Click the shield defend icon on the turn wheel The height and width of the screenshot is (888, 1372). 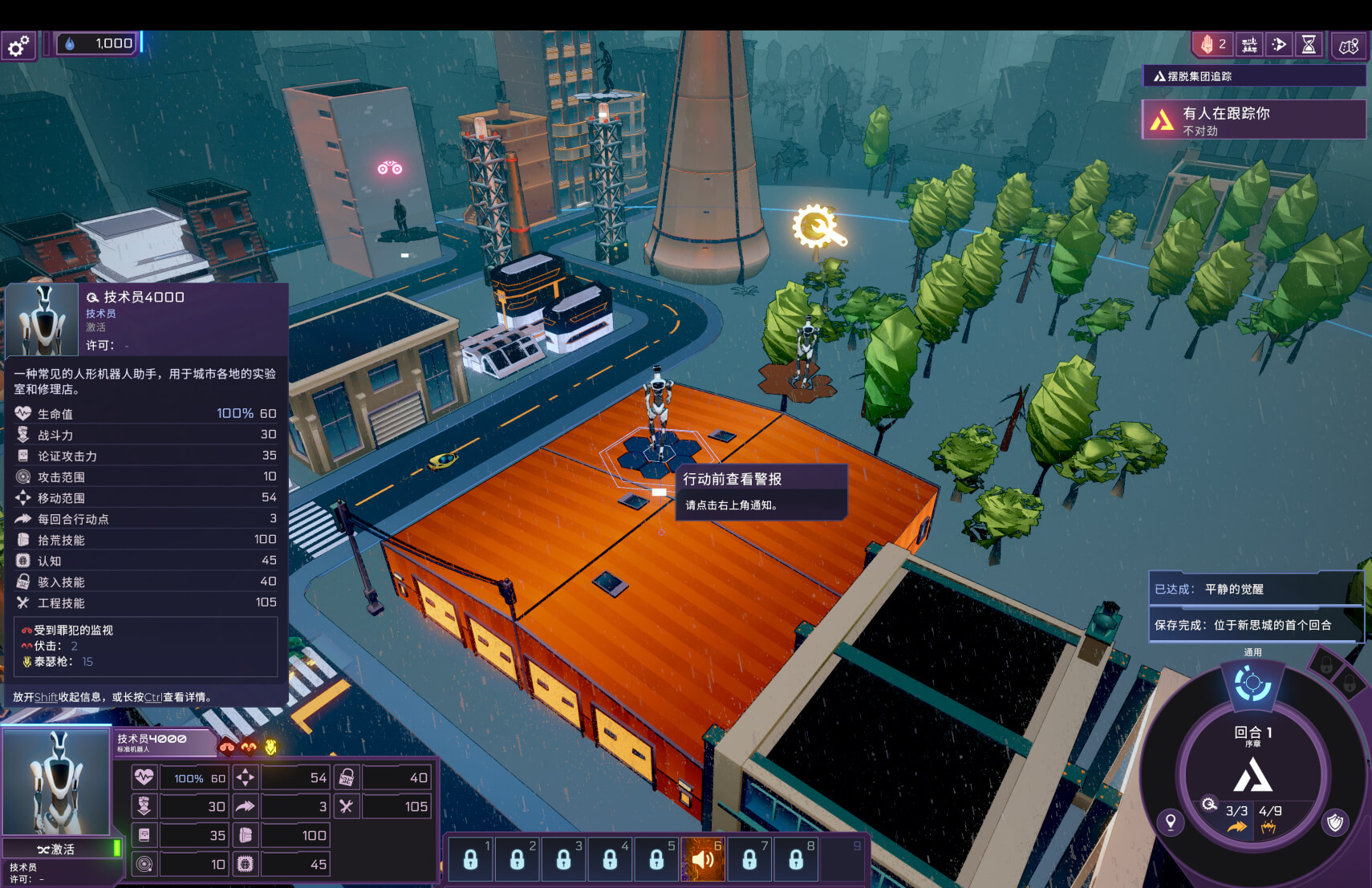coord(1334,823)
